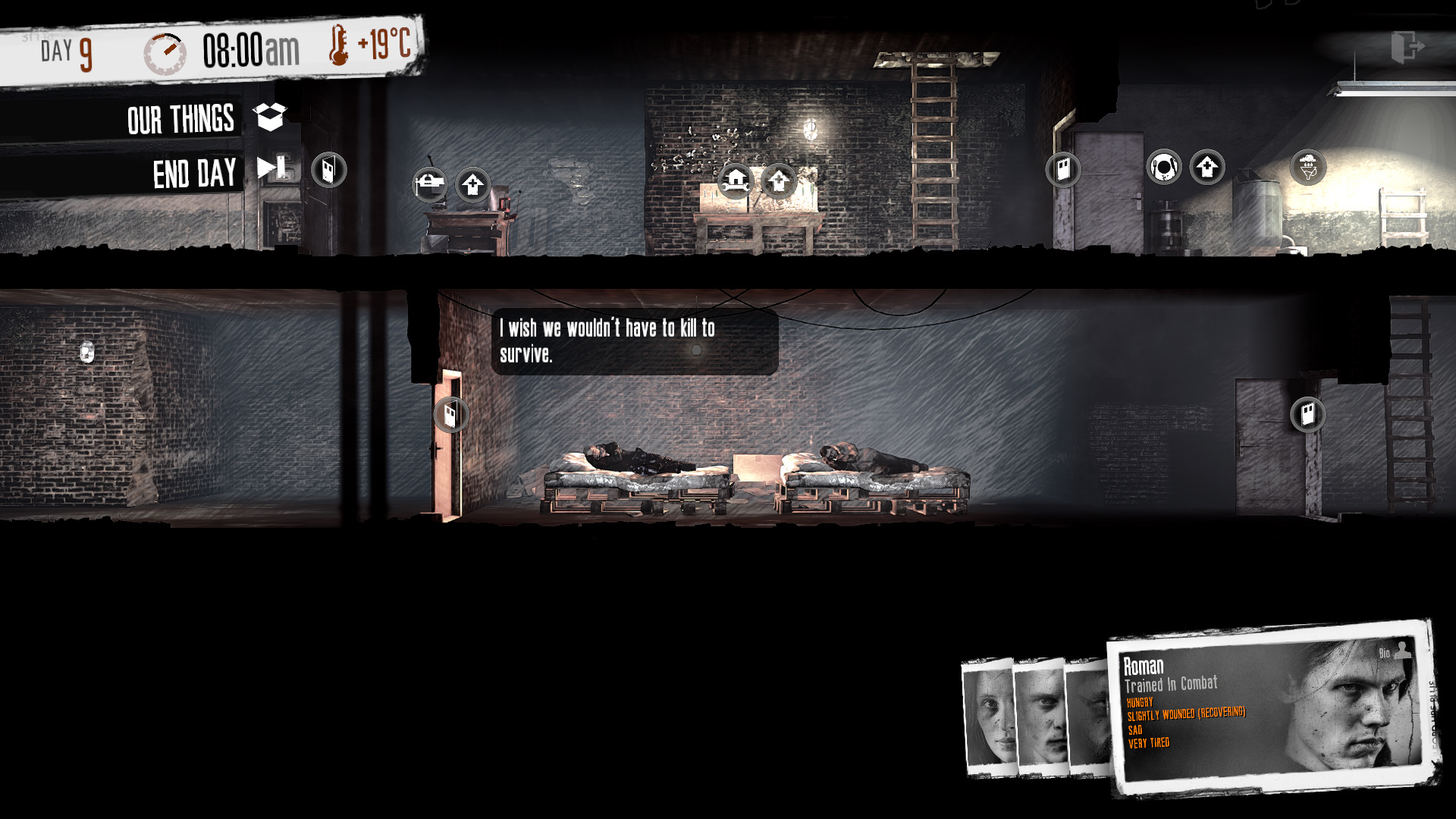This screenshot has height=819, width=1456.
Task: Use the rainwater collector icon
Action: pyautogui.click(x=1307, y=168)
